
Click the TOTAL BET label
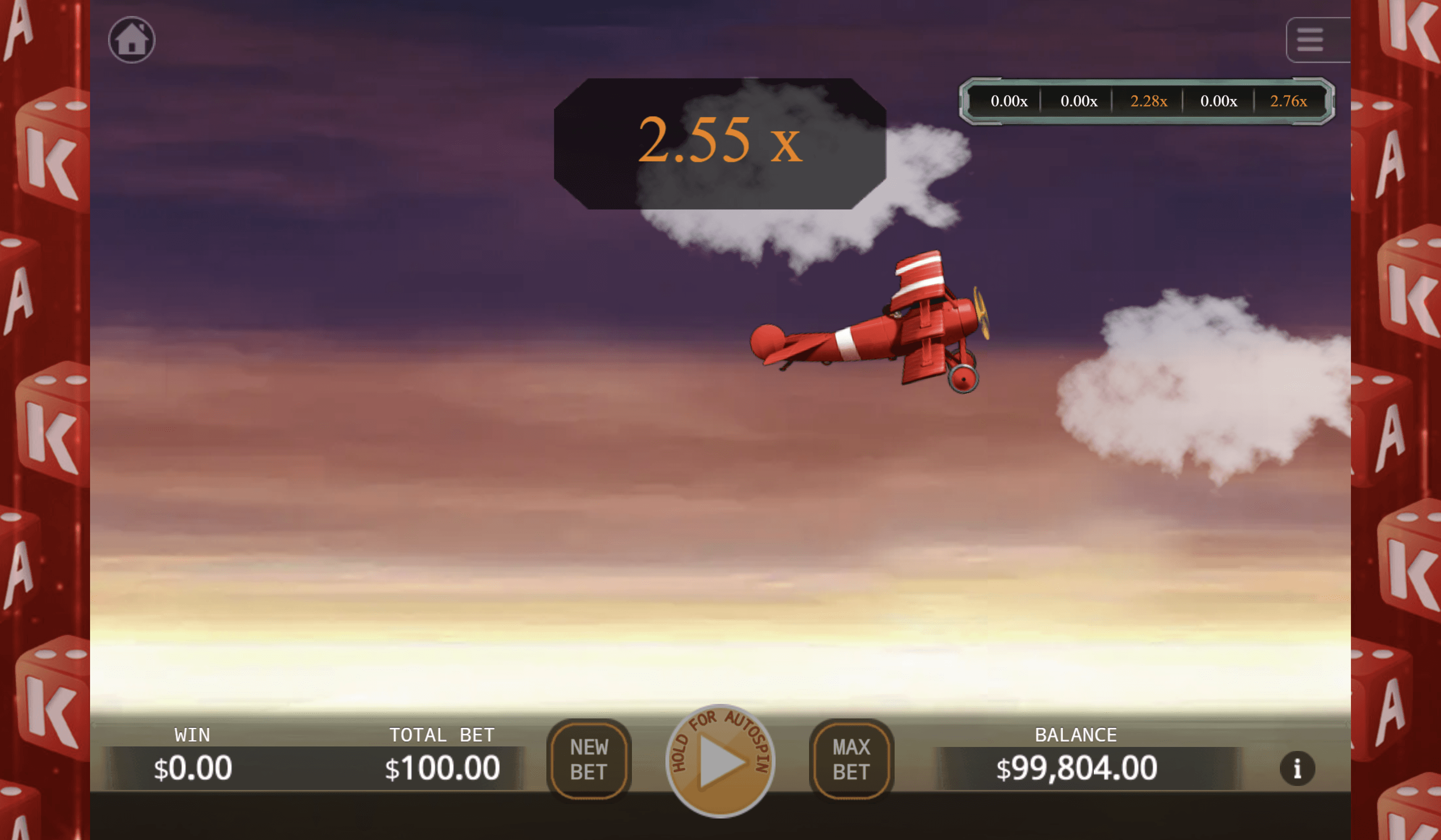(443, 735)
